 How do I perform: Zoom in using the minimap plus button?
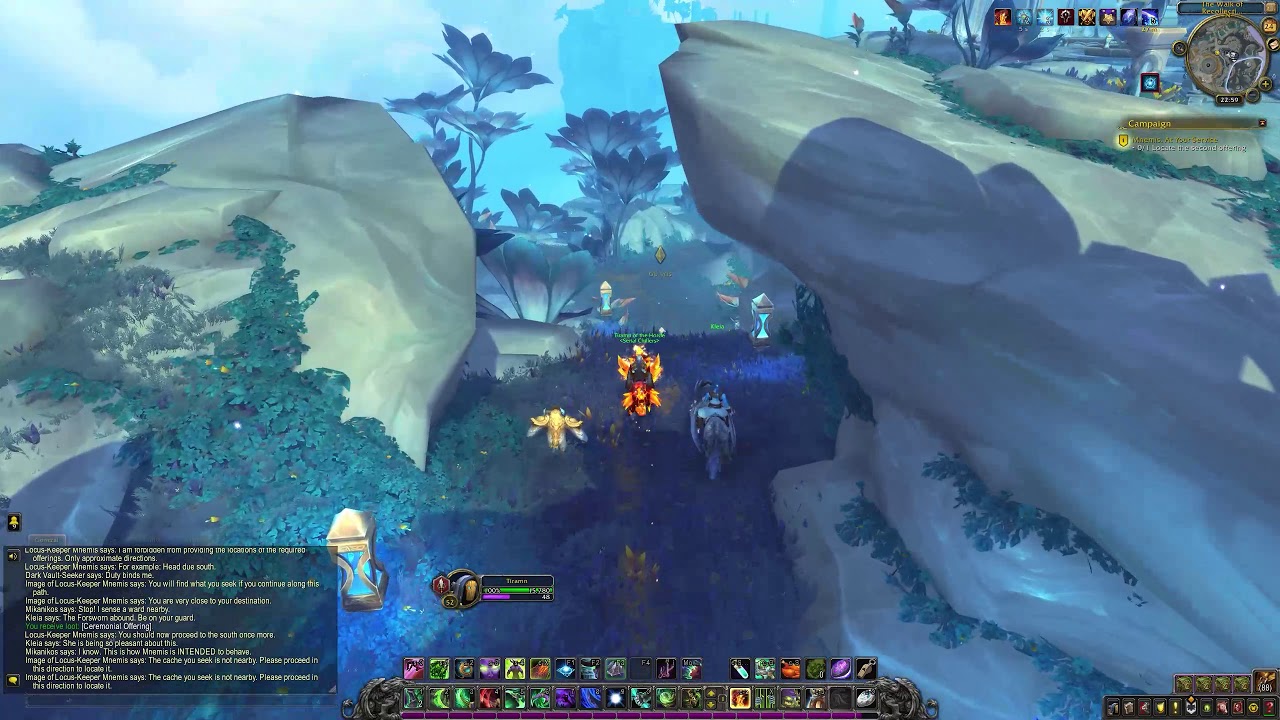tap(1265, 83)
